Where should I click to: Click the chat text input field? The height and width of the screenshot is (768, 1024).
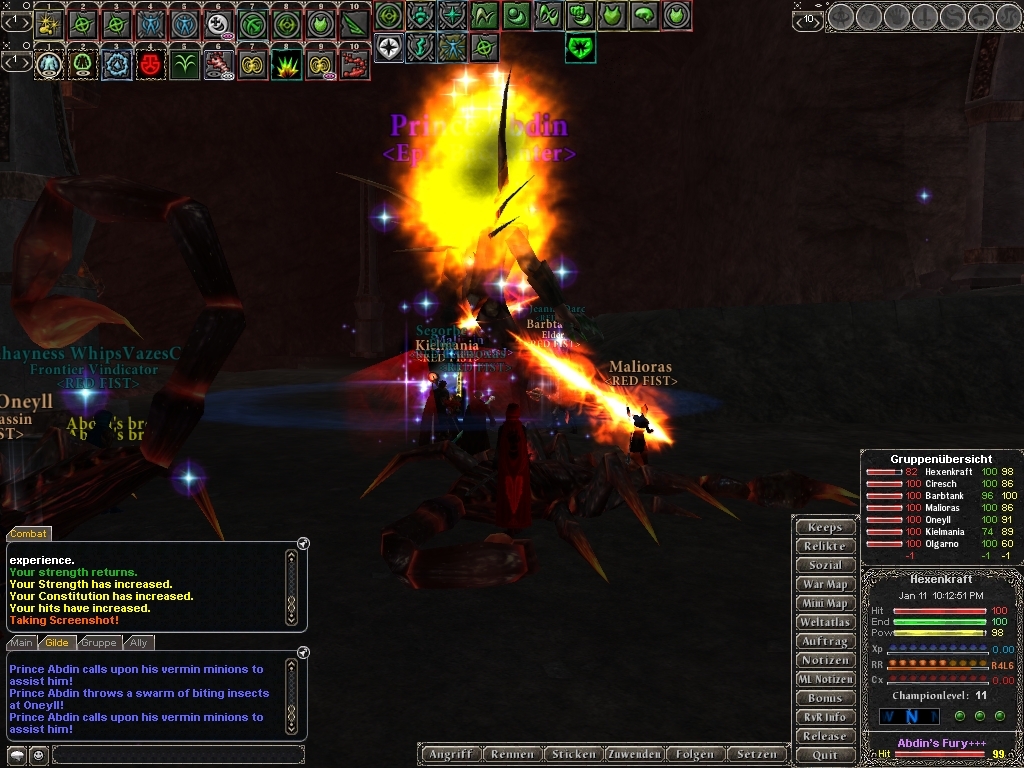click(x=178, y=754)
